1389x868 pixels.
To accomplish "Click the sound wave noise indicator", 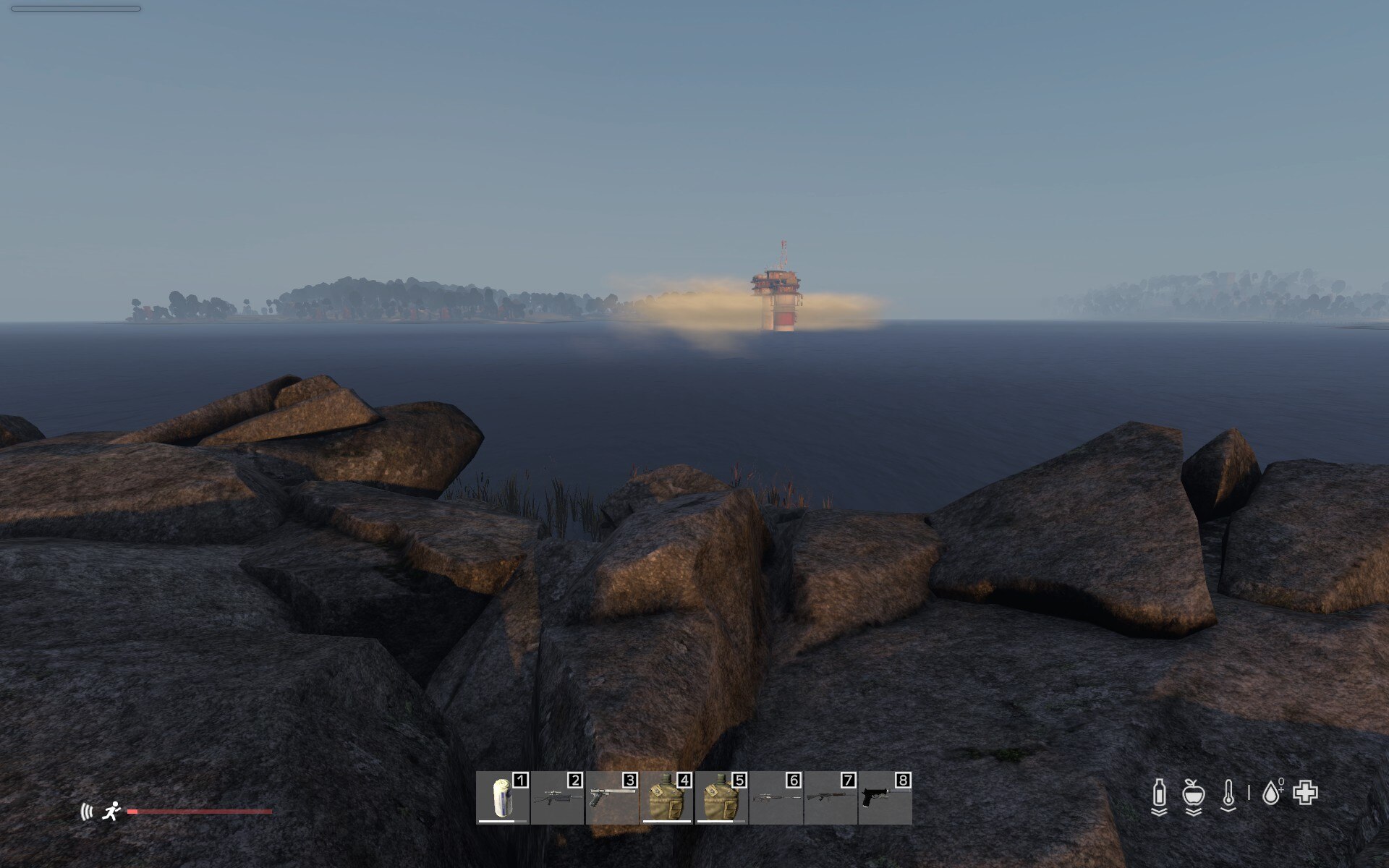I will coord(87,812).
